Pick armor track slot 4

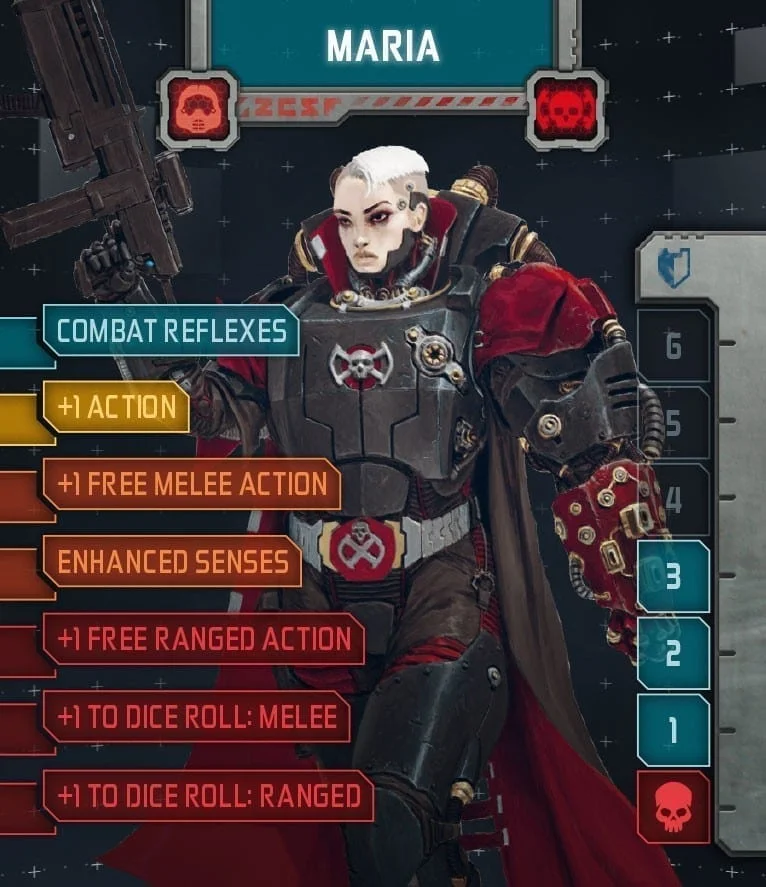point(673,500)
